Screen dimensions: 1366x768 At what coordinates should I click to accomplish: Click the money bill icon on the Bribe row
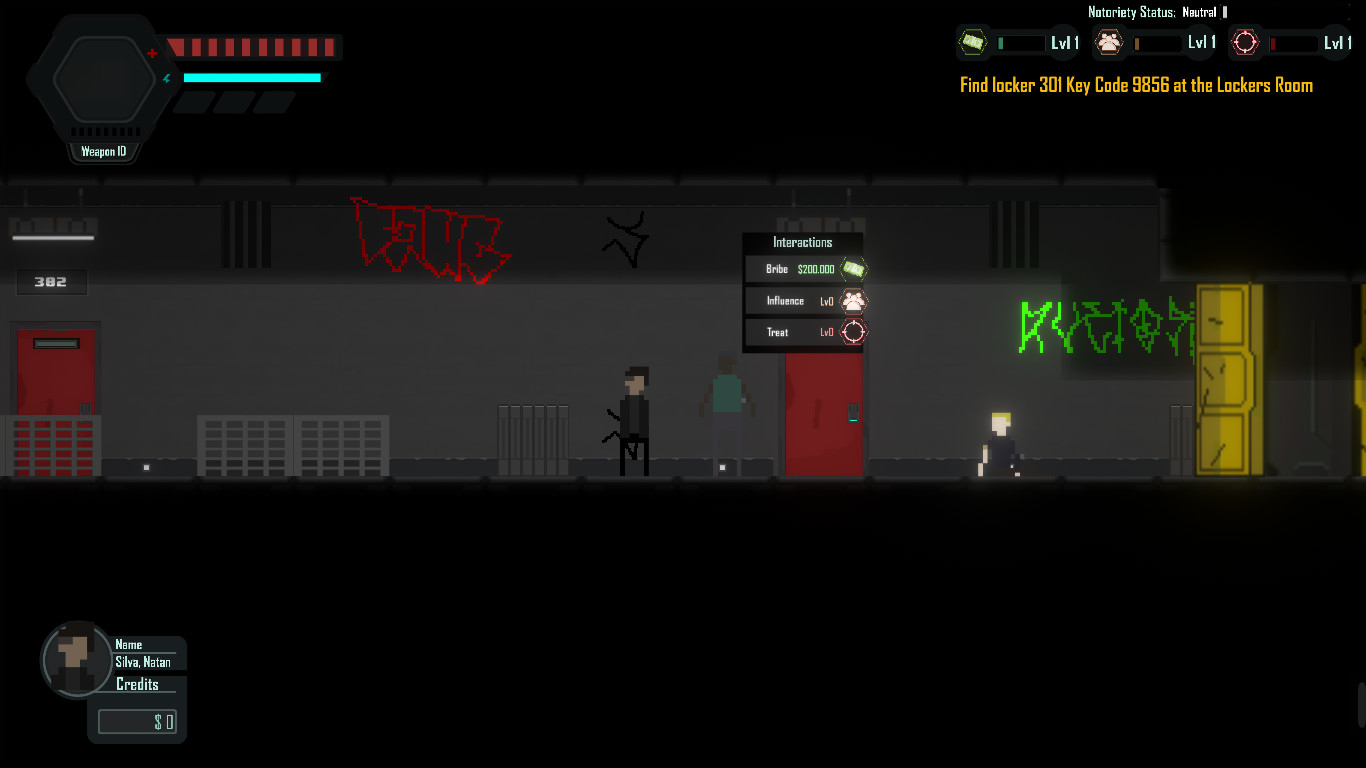click(852, 269)
